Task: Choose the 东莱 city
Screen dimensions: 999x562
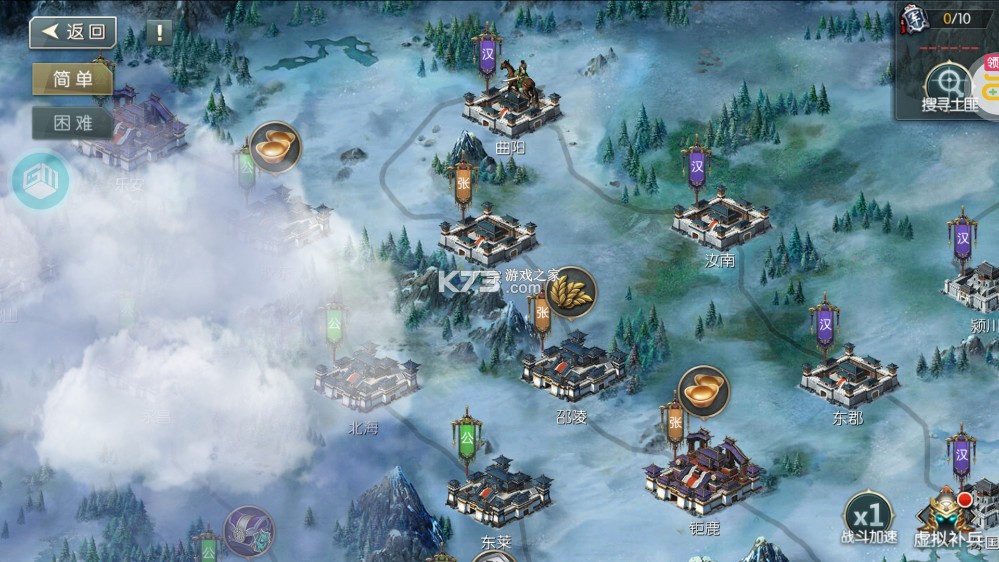Action: [498, 492]
